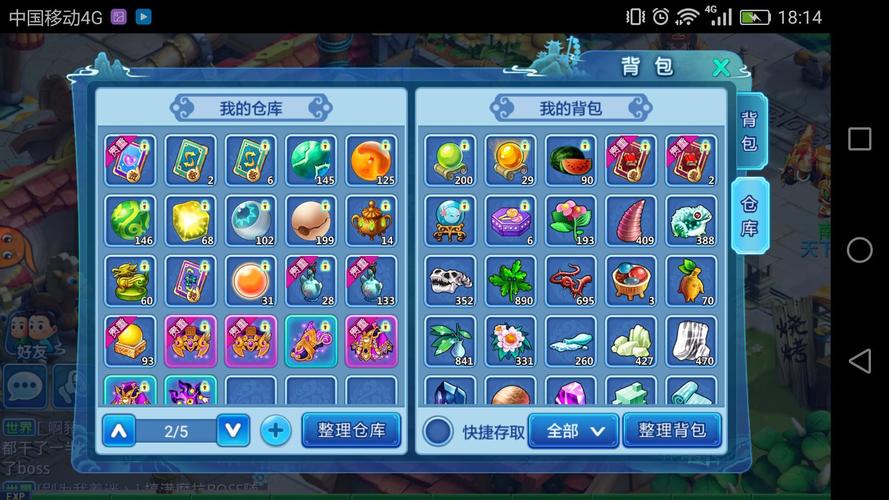Open the 全部 filter dropdown
Image resolution: width=889 pixels, height=500 pixels.
click(x=572, y=430)
